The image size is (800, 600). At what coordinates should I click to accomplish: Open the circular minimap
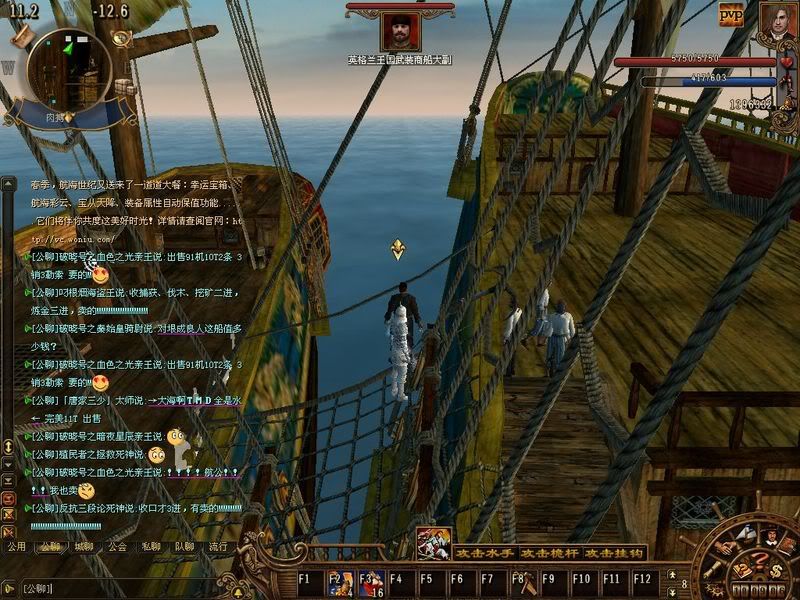click(x=68, y=70)
